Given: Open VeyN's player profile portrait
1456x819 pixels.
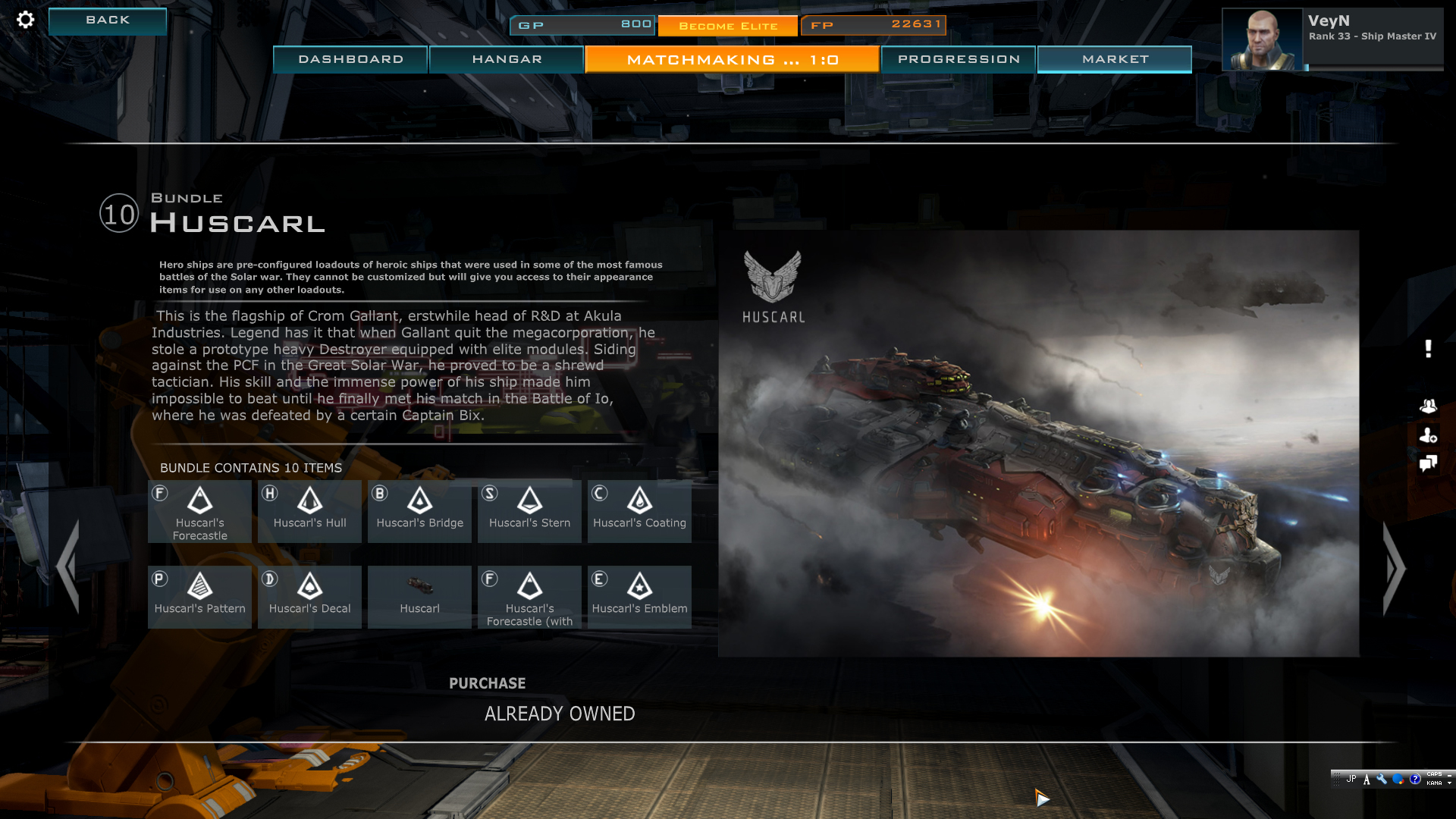Looking at the screenshot, I should point(1262,39).
